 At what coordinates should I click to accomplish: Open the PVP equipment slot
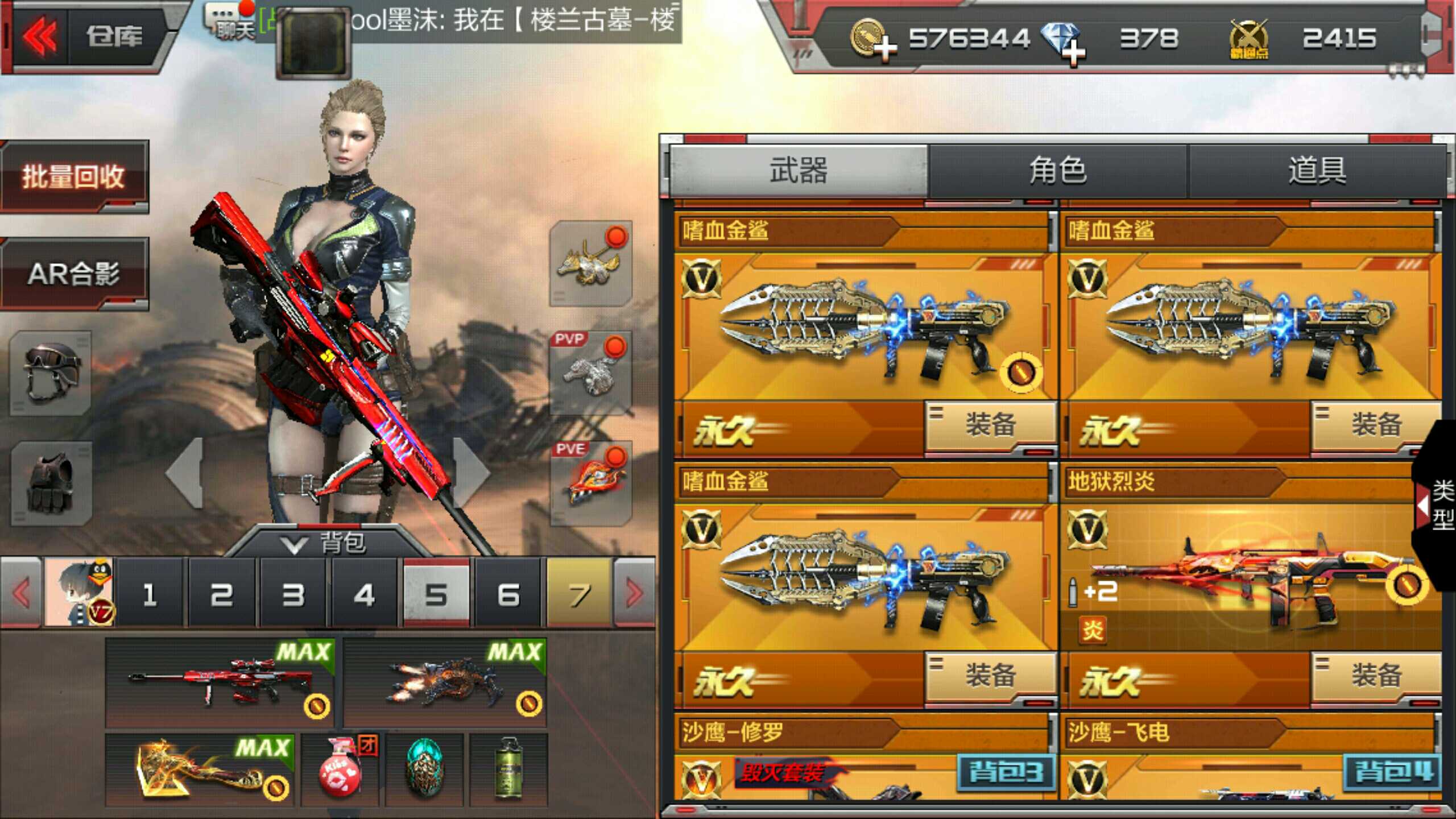pos(590,373)
